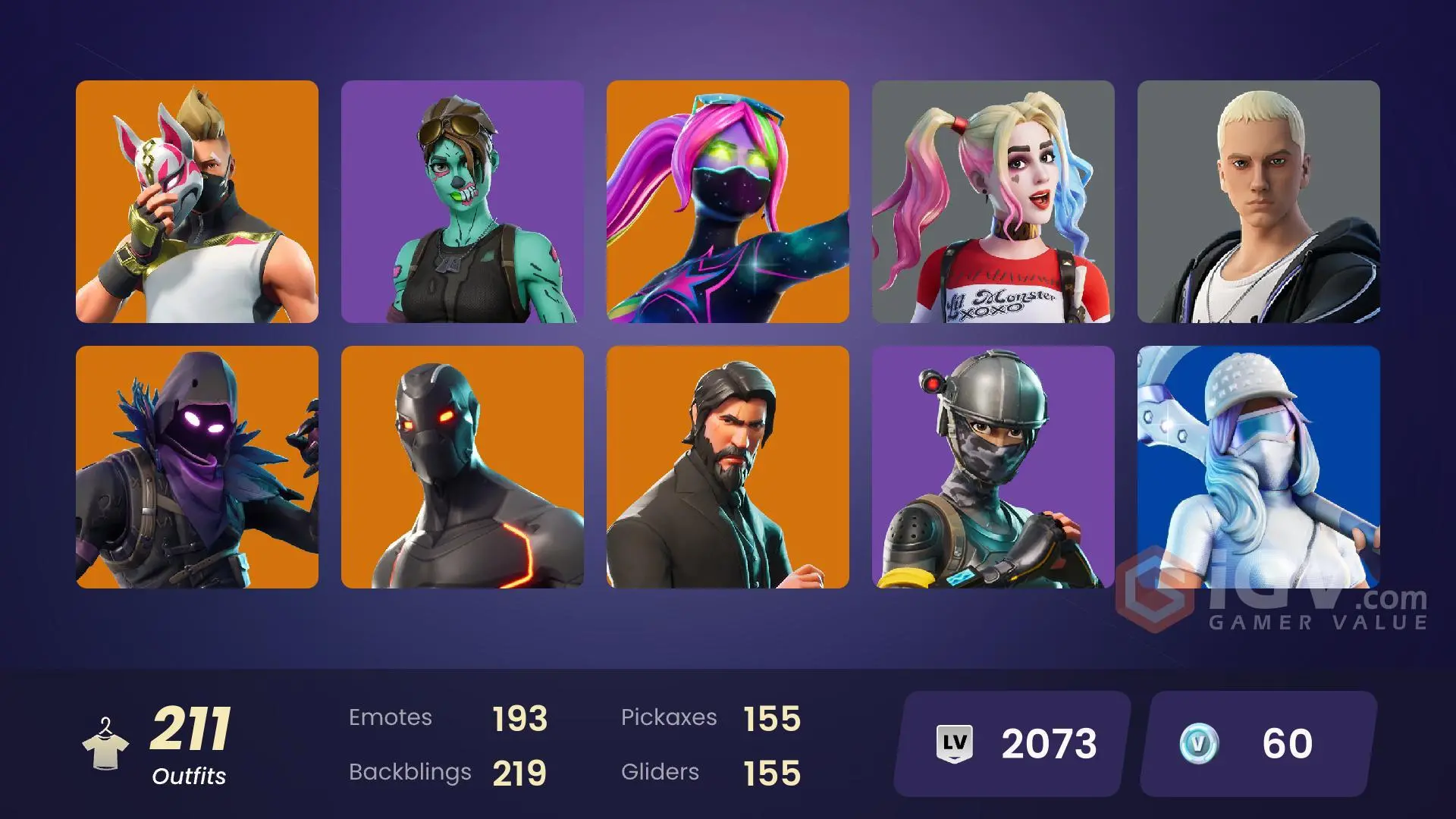Open the Omega black armor skin
This screenshot has width=1456, height=819.
tap(463, 466)
